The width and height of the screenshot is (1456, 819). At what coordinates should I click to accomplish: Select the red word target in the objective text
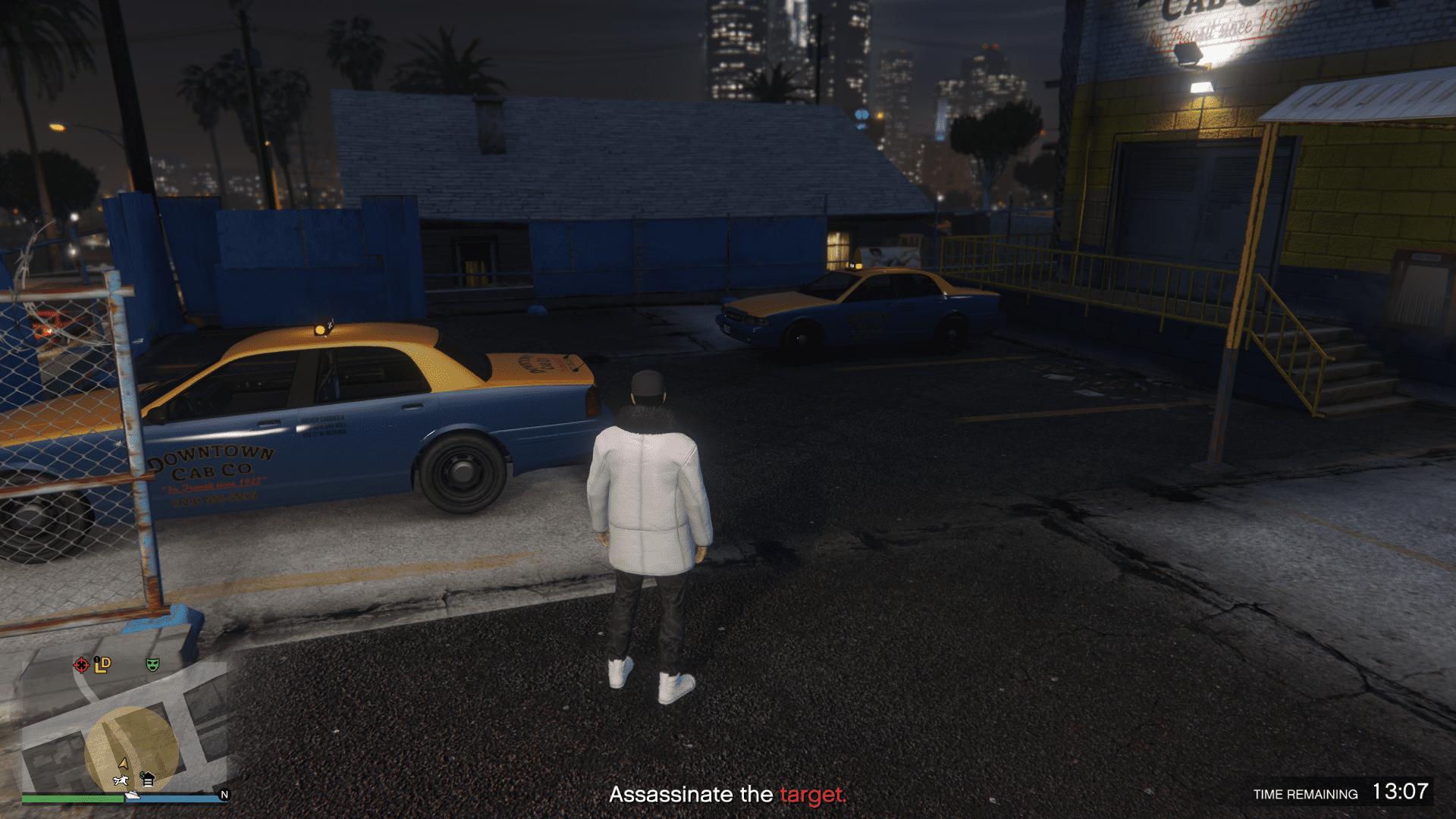812,795
